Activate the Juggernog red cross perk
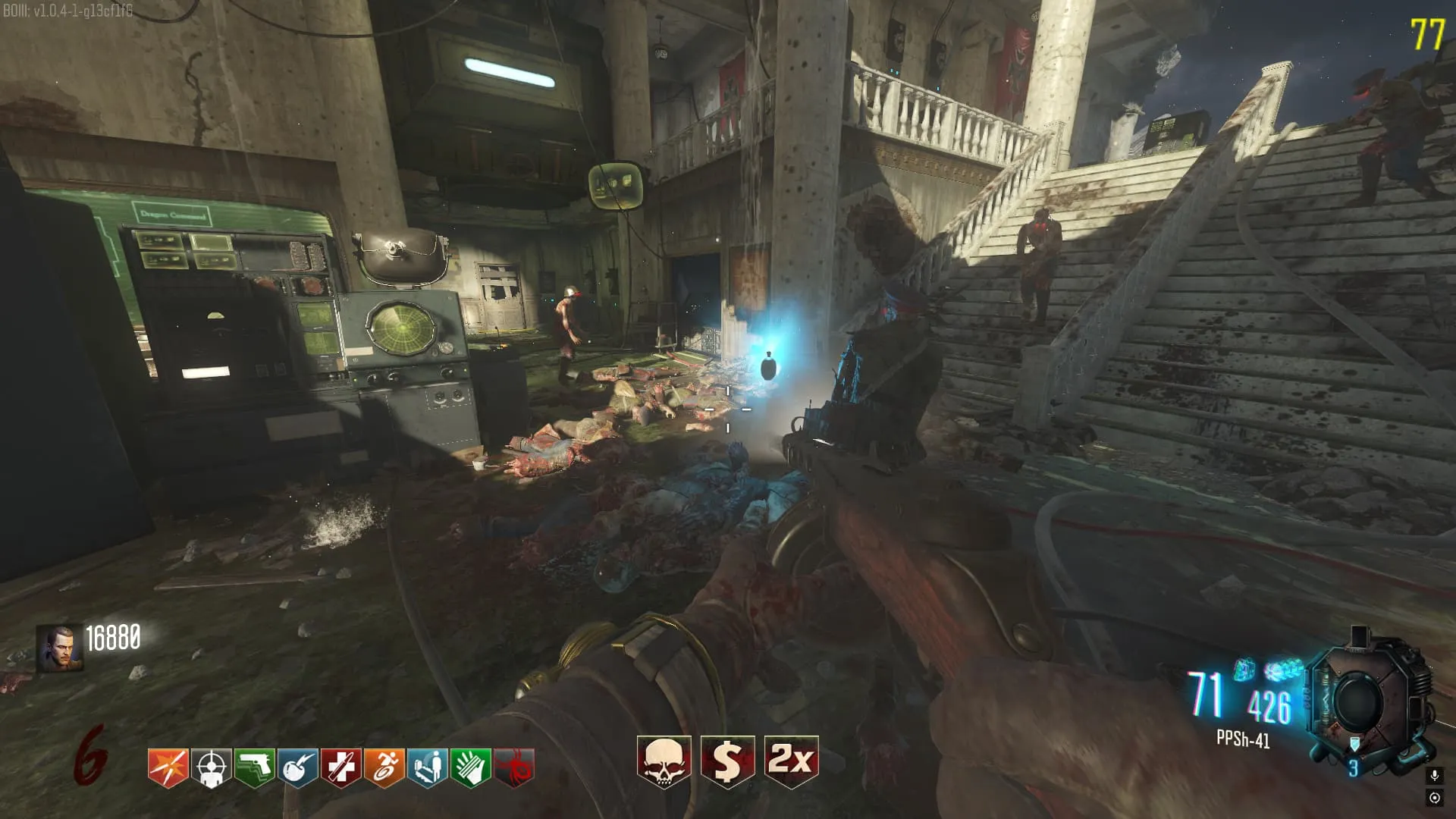Screen dimensions: 1456x819 point(340,768)
